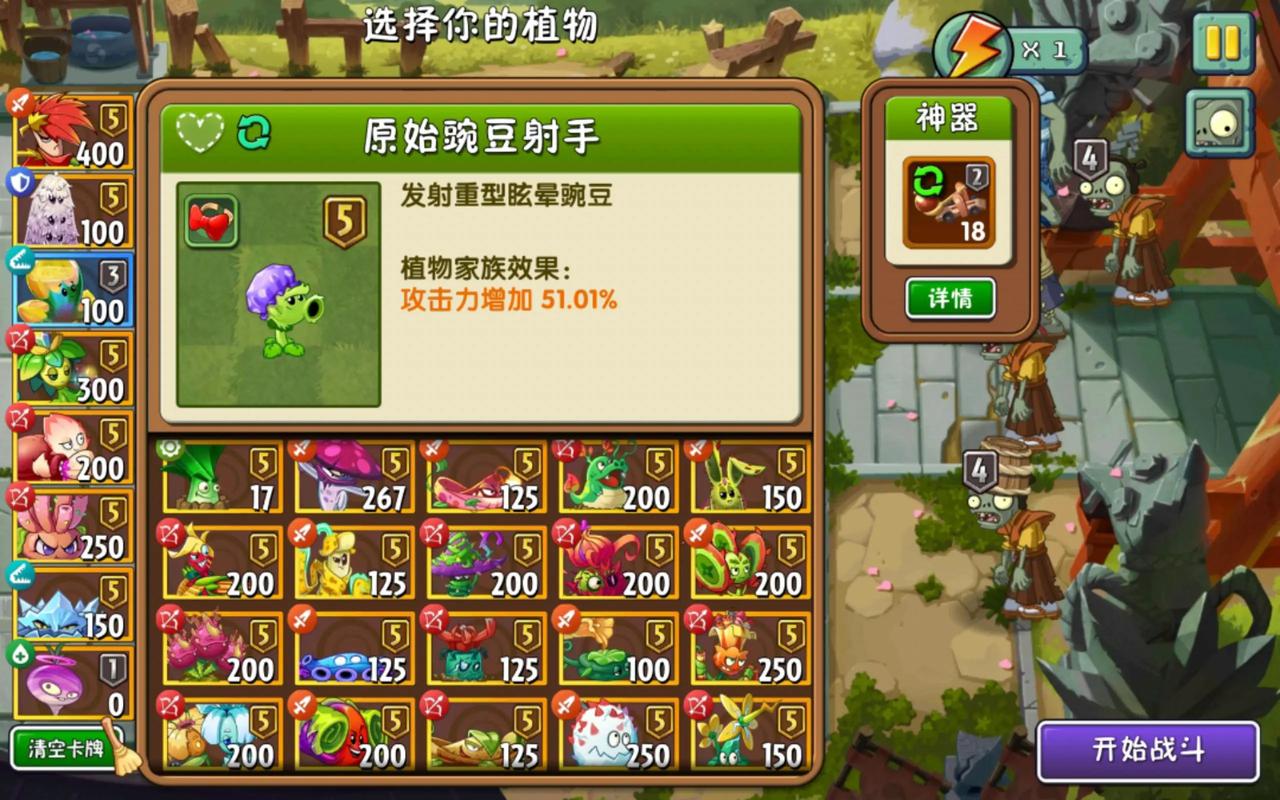Deselect the blue-highlighted plant in the left sidebar
This screenshot has height=800, width=1280.
(x=70, y=284)
